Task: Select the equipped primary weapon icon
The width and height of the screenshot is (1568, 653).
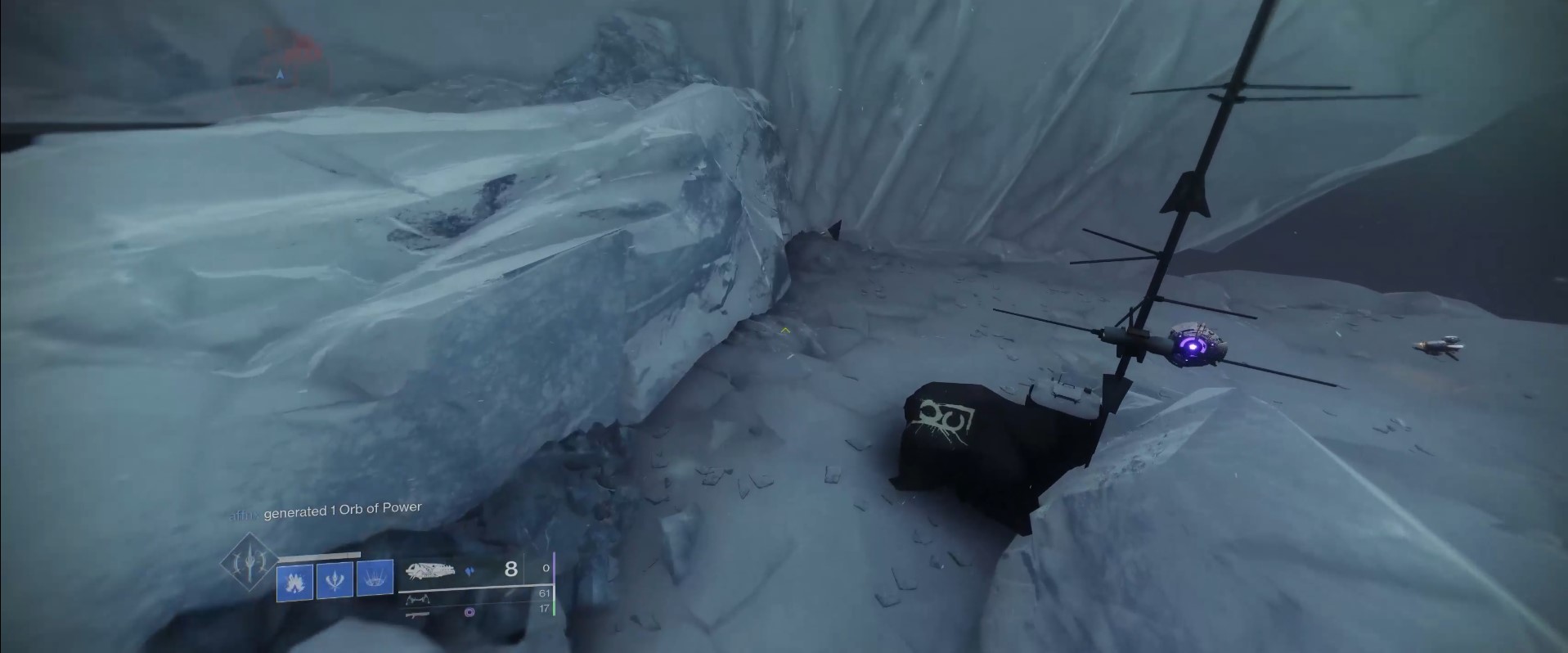Action: (431, 570)
